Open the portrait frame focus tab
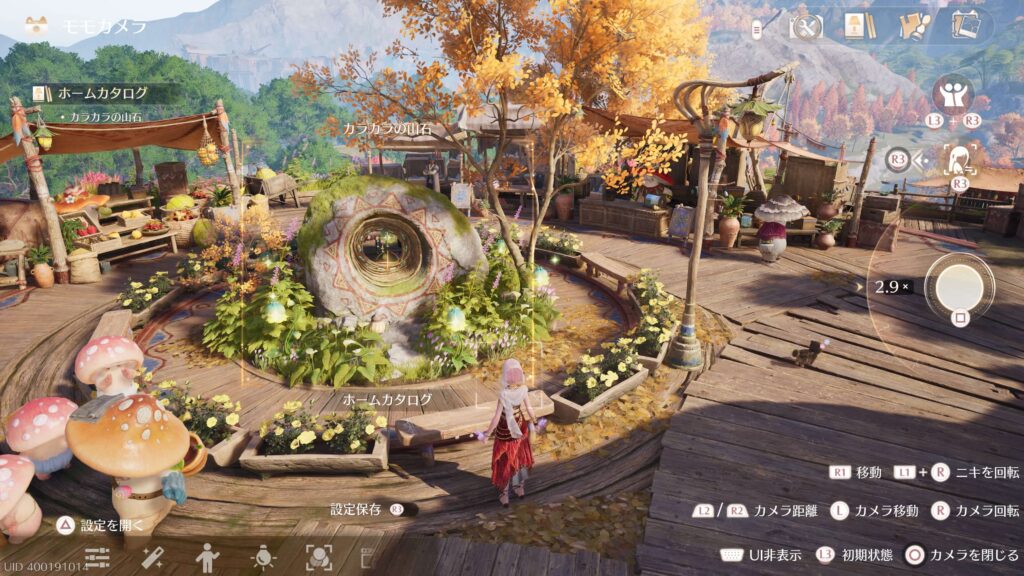Screen dimensions: 1024x576 coord(318,557)
